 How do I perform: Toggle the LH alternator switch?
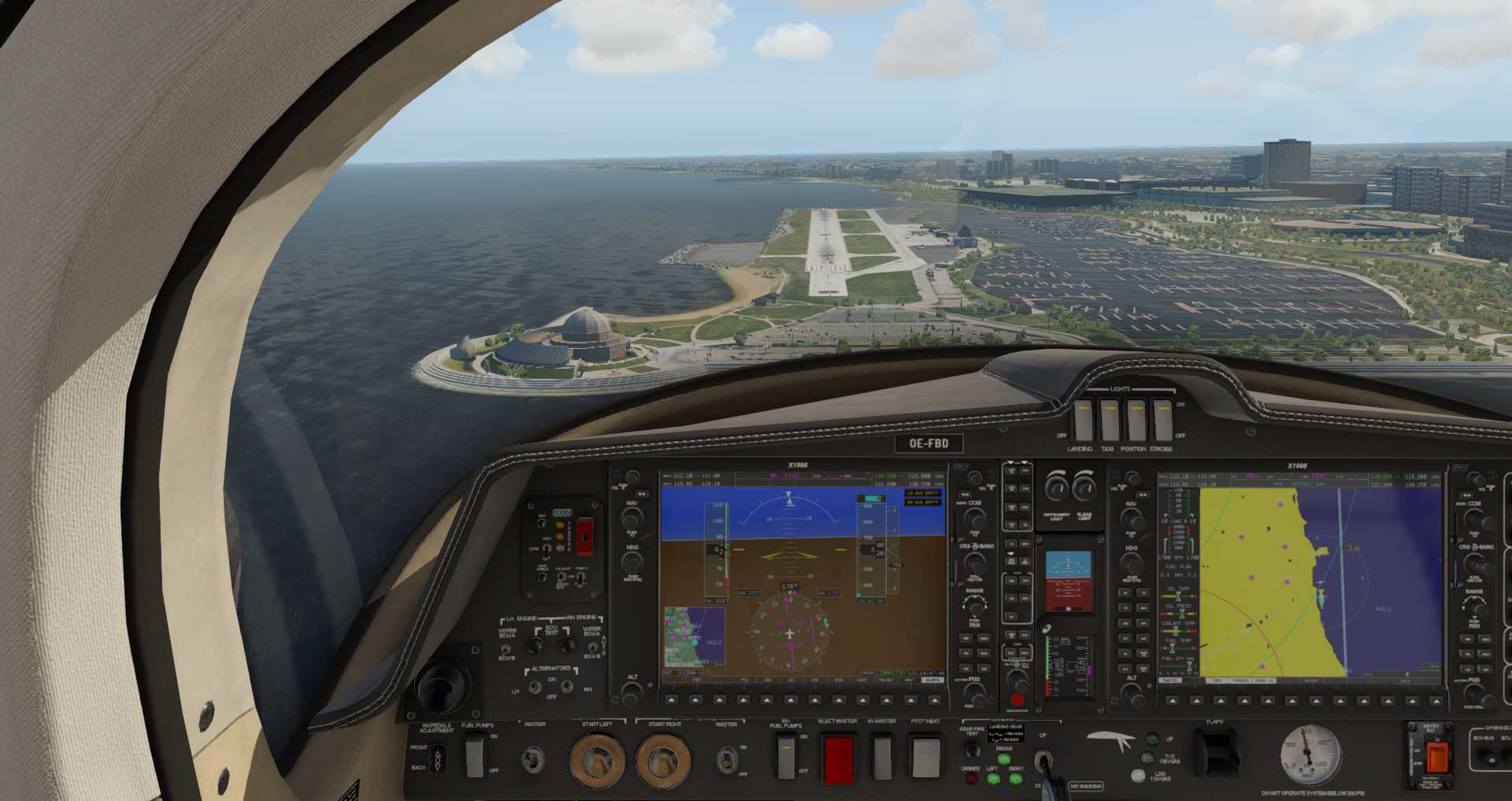[535, 688]
